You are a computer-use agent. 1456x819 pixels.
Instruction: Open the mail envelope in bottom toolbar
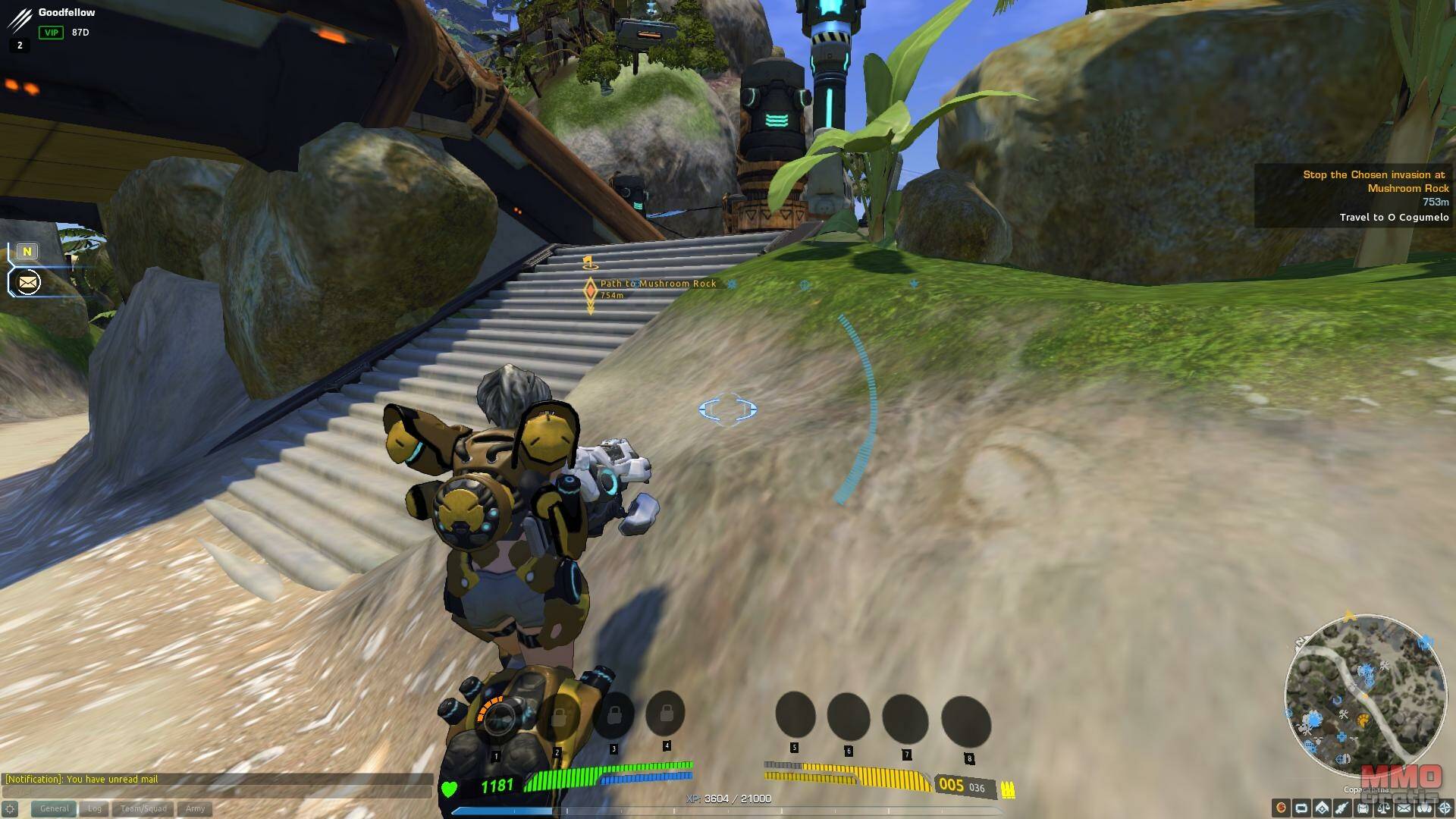click(1404, 808)
